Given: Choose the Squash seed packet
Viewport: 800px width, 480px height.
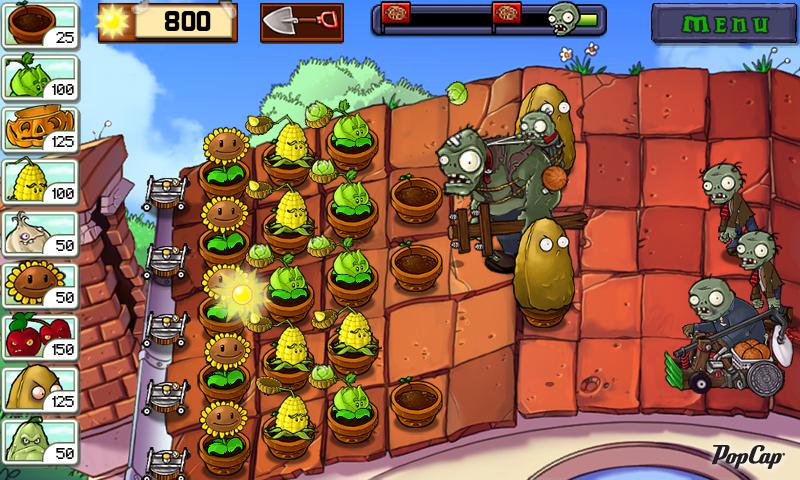Looking at the screenshot, I should (x=40, y=440).
